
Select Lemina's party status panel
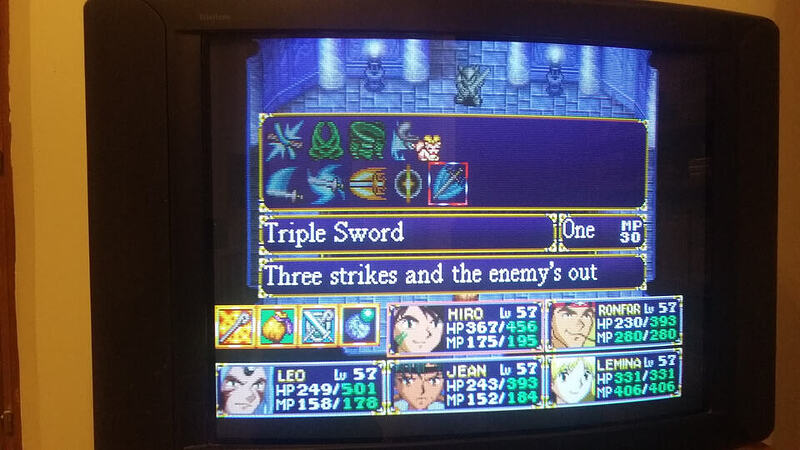614,379
